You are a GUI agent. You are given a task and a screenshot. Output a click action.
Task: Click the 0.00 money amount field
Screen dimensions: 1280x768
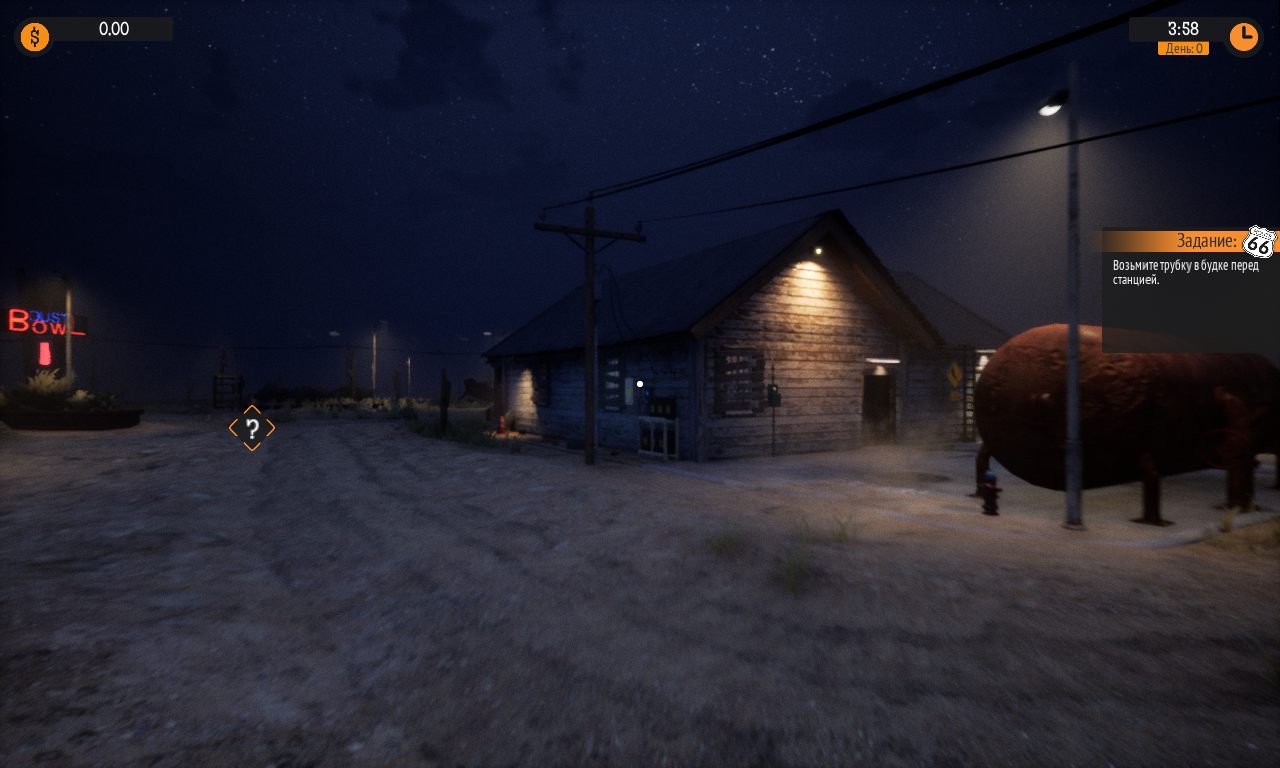click(x=113, y=29)
